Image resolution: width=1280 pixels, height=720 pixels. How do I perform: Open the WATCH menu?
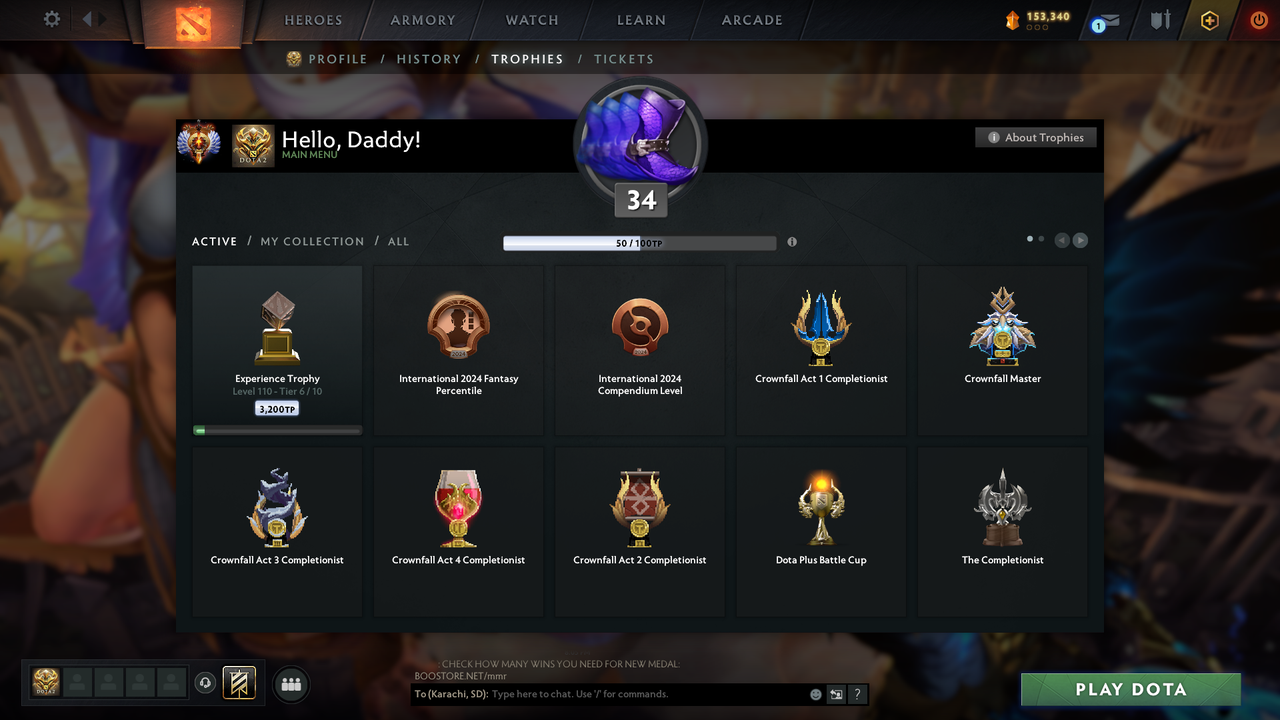point(531,20)
